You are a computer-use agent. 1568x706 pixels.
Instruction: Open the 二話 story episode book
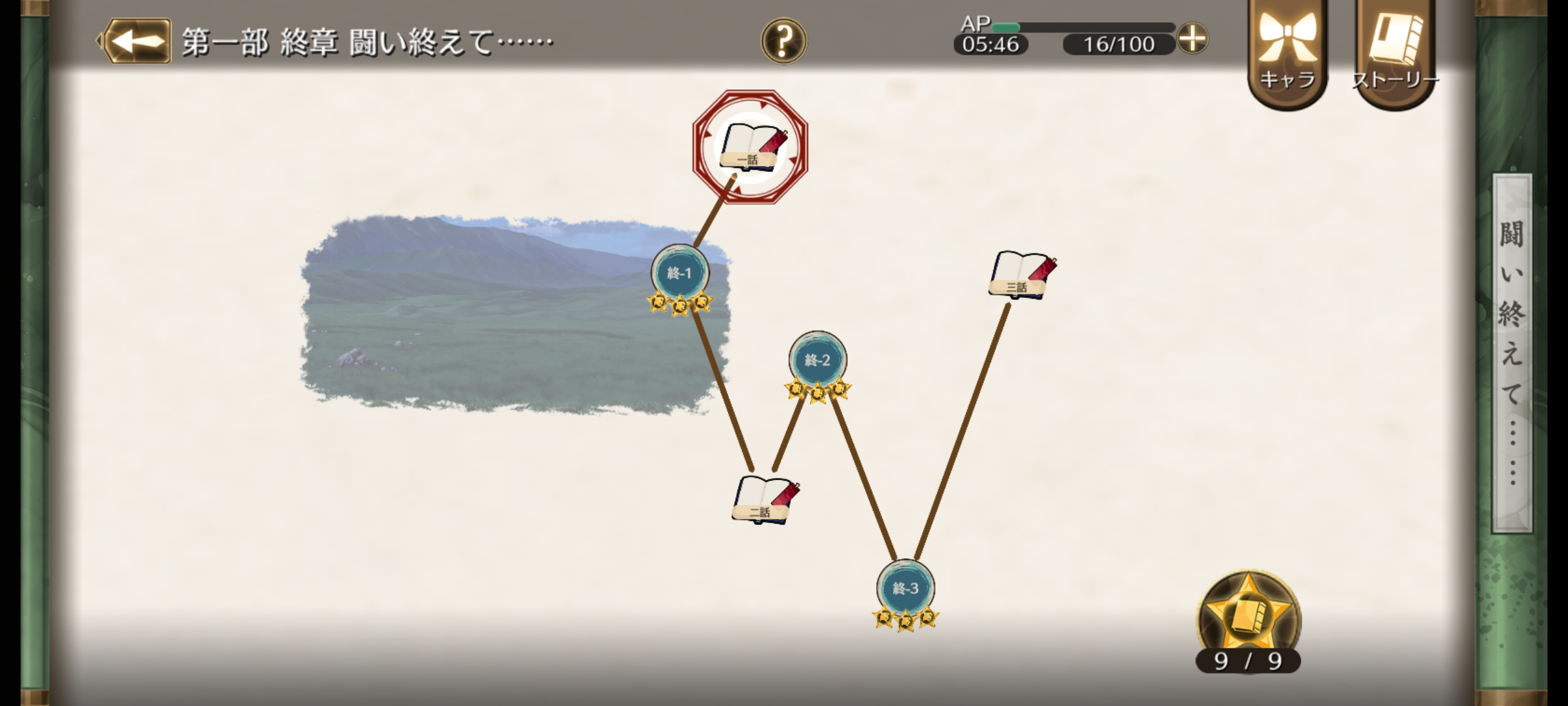pos(764,499)
